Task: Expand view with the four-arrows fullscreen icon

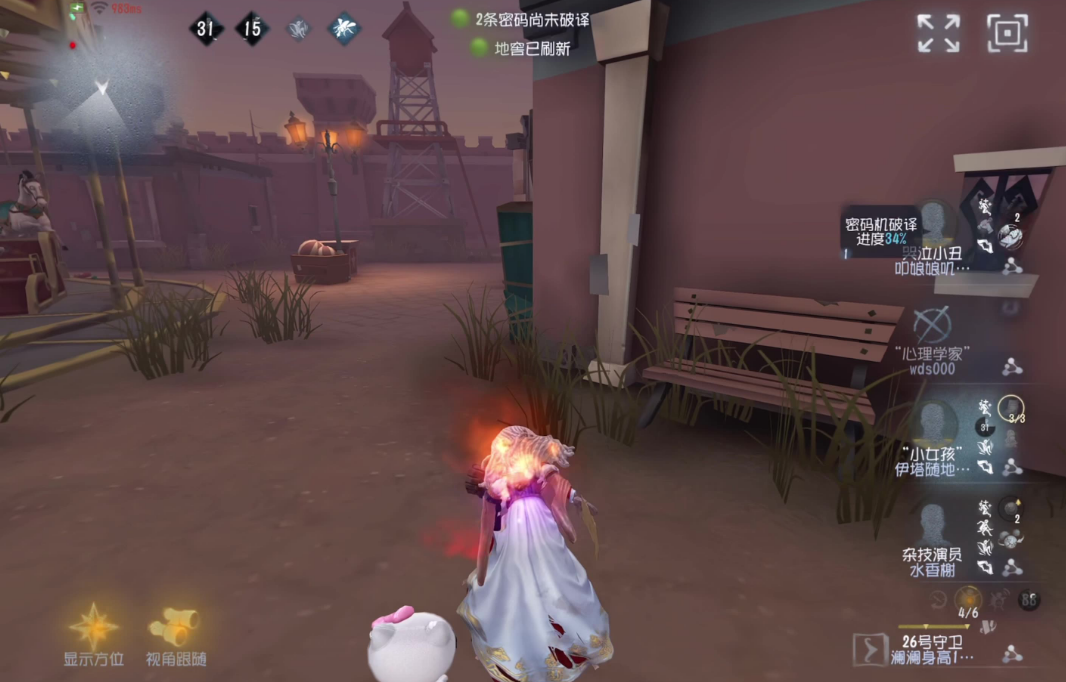Action: click(939, 33)
